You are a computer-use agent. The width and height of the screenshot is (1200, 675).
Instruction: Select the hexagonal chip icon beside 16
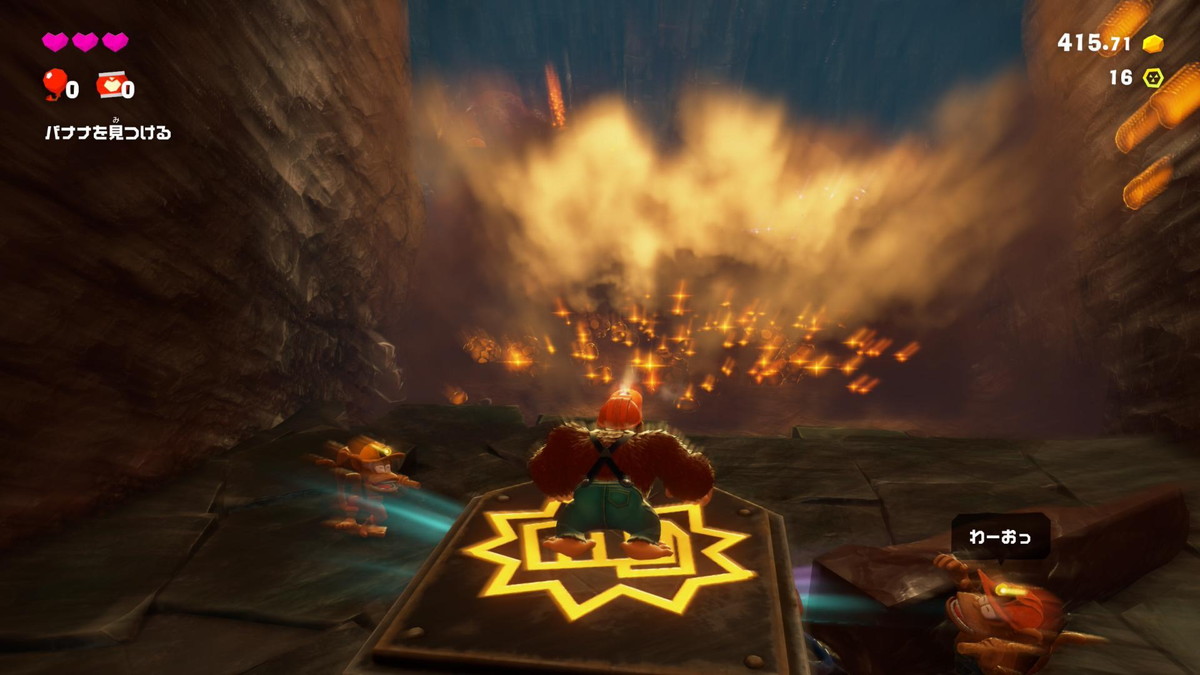coord(1153,77)
